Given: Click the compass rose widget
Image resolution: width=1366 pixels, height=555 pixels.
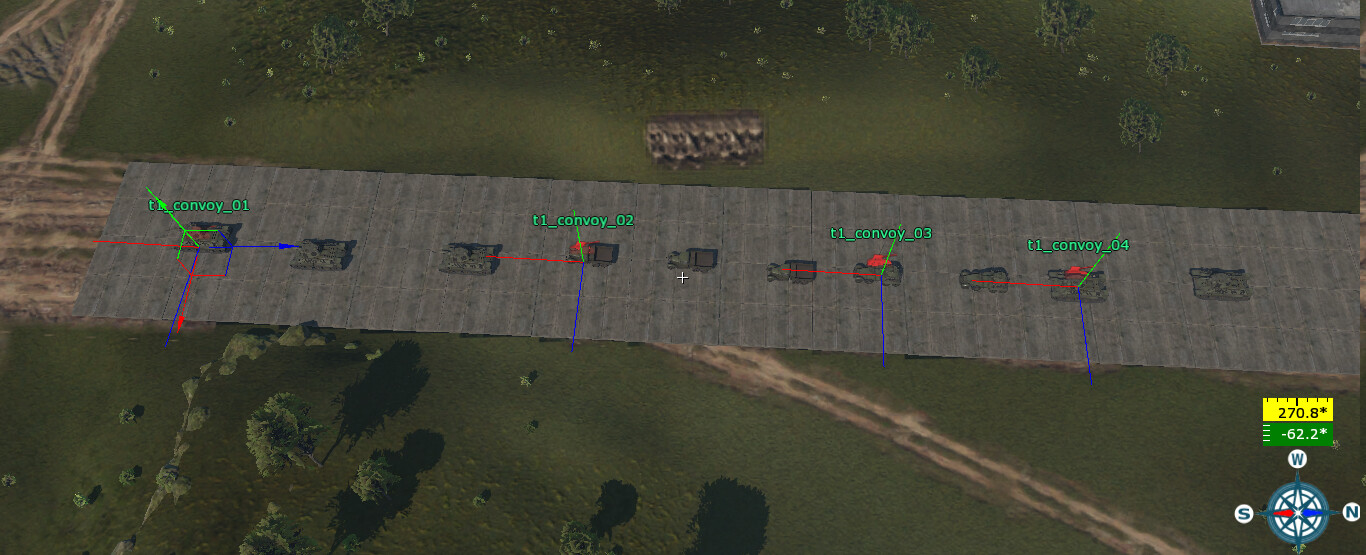Looking at the screenshot, I should point(1297,512).
